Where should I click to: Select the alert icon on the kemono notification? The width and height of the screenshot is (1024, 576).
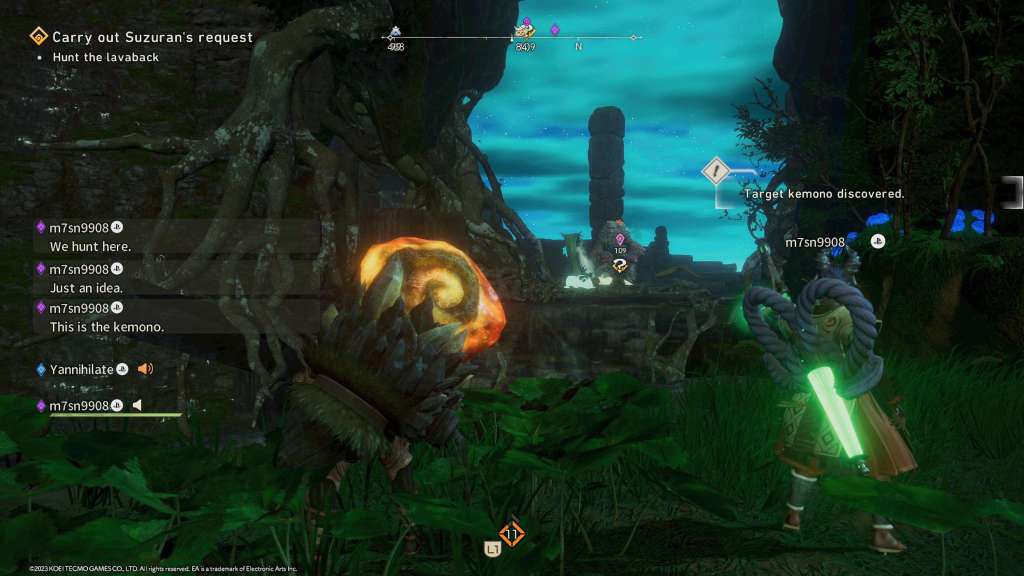(716, 171)
